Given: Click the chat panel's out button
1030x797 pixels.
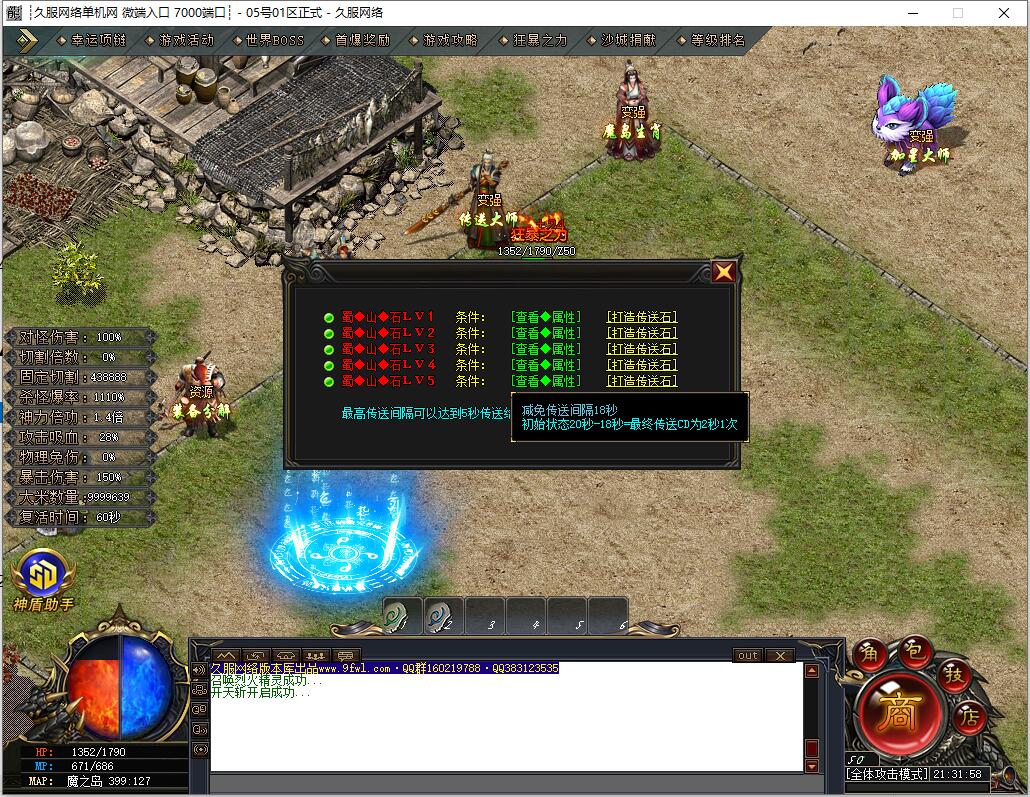Looking at the screenshot, I should pyautogui.click(x=748, y=656).
